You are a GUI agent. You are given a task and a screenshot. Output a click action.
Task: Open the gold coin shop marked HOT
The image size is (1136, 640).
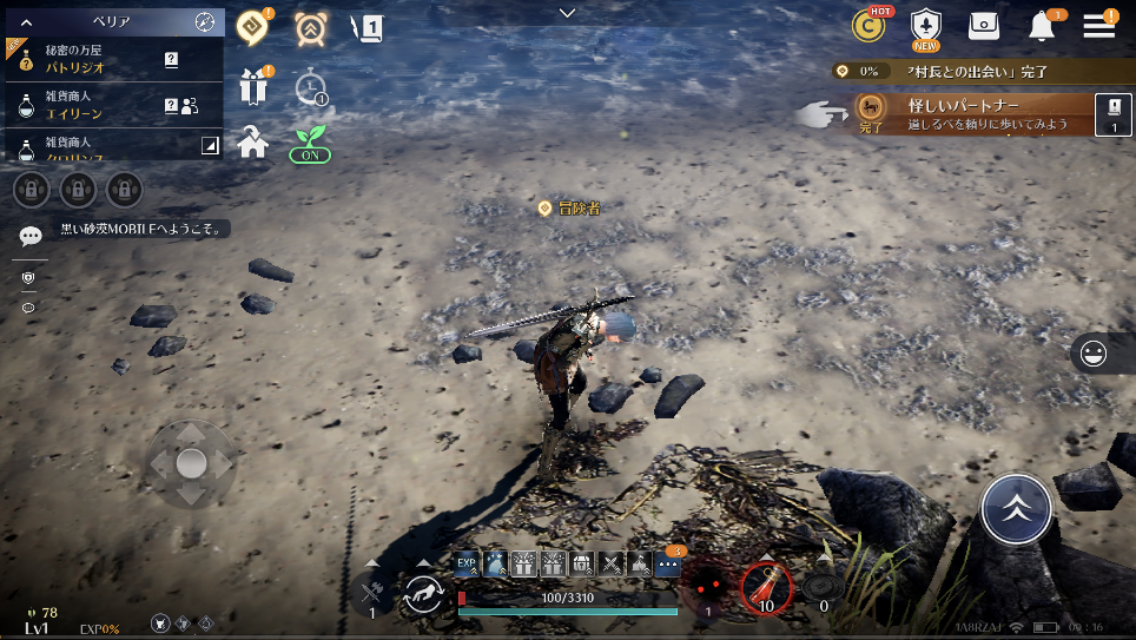coord(868,26)
